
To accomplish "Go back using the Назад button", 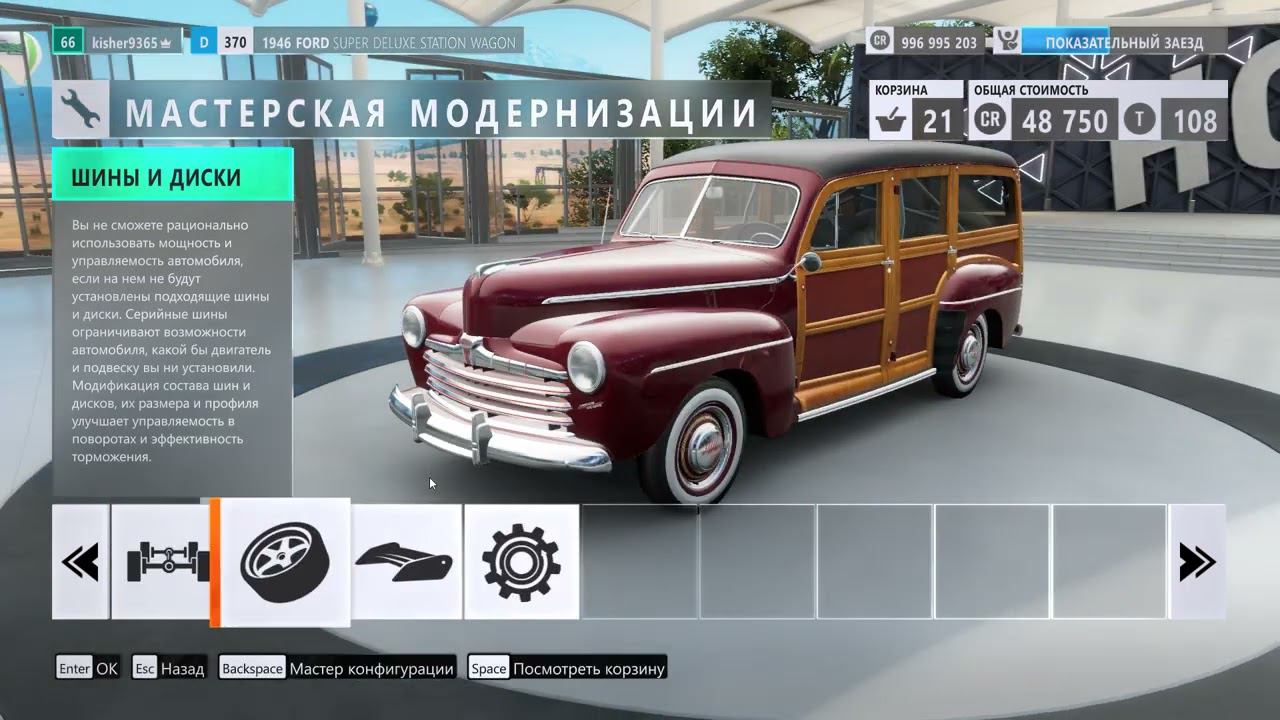I will 169,668.
